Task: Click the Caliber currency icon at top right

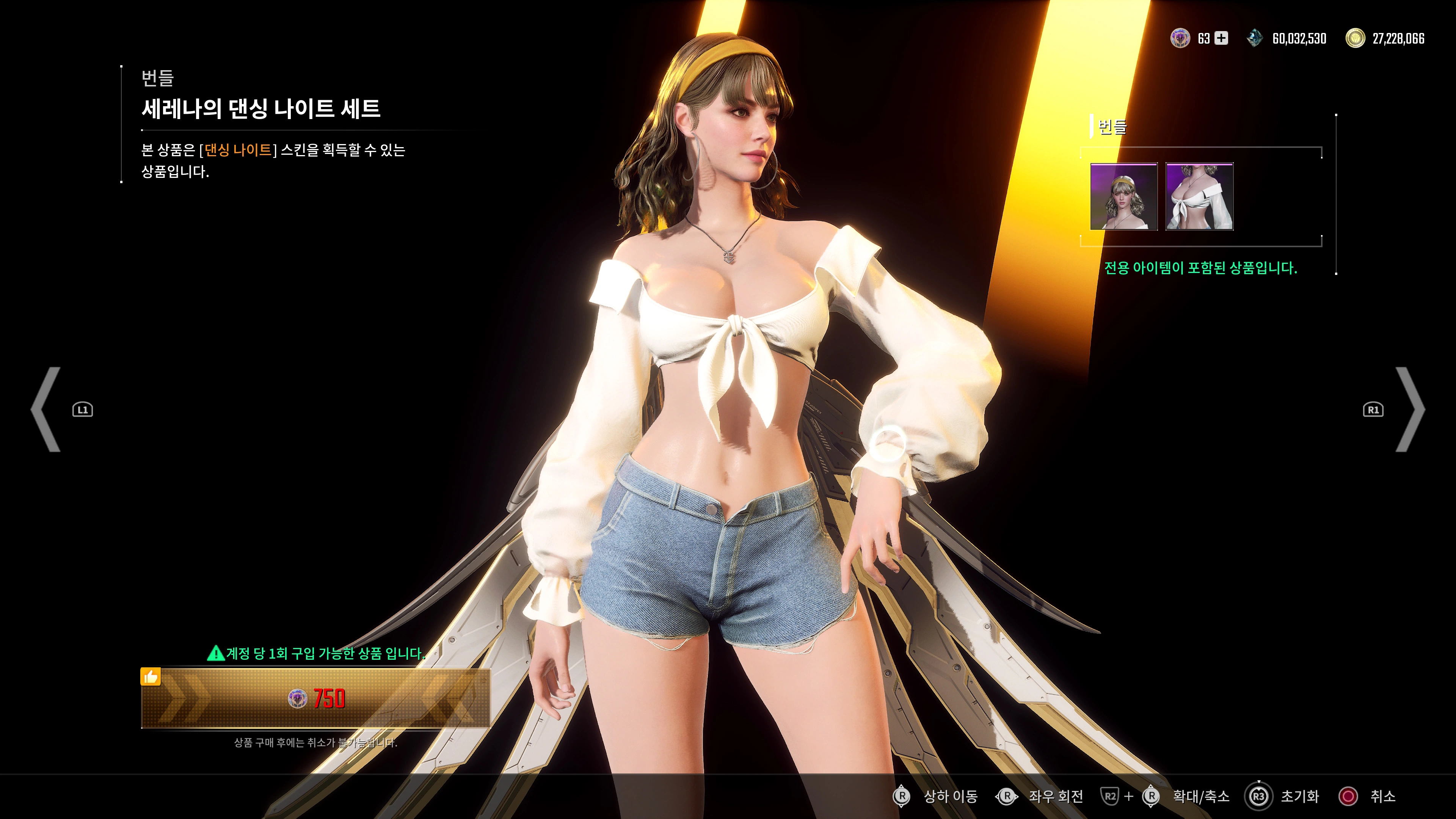Action: pos(1180,38)
